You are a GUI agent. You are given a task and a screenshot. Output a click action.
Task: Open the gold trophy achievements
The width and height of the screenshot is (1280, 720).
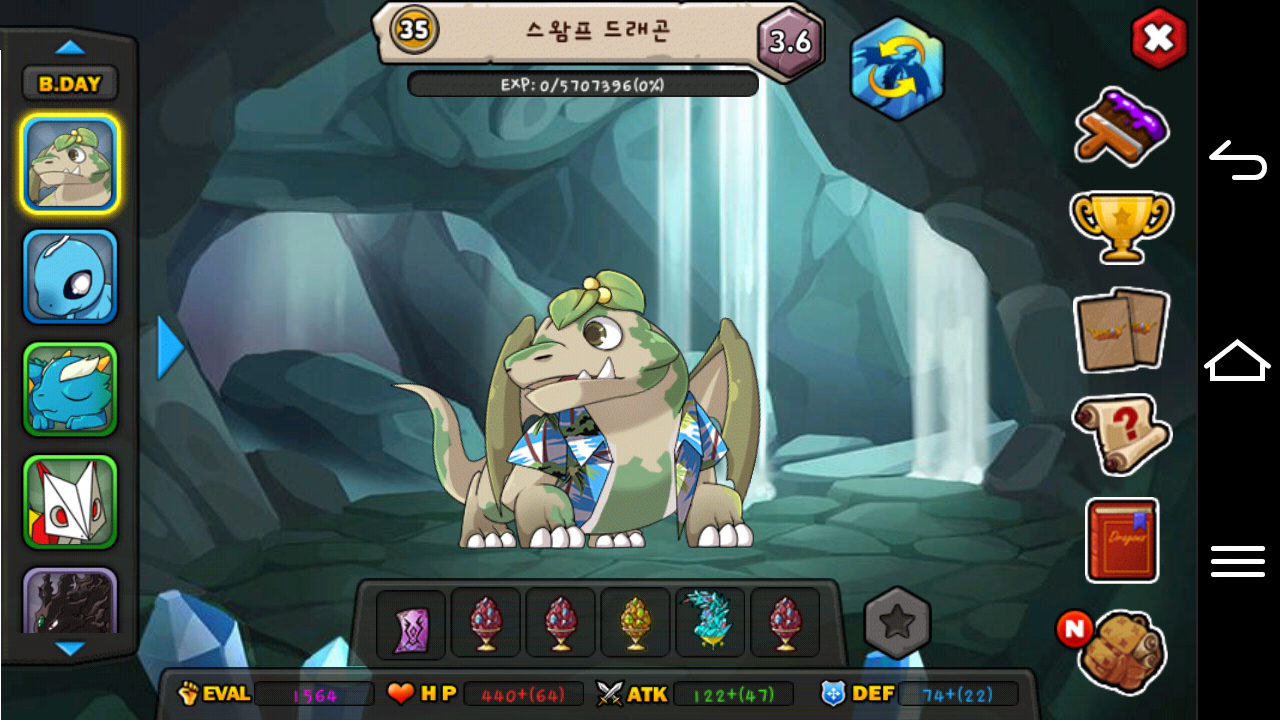1121,225
